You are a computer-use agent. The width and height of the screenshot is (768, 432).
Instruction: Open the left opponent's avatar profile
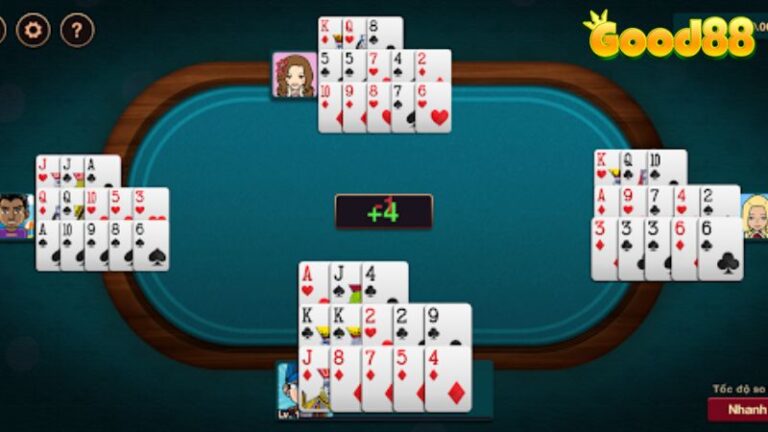15,216
